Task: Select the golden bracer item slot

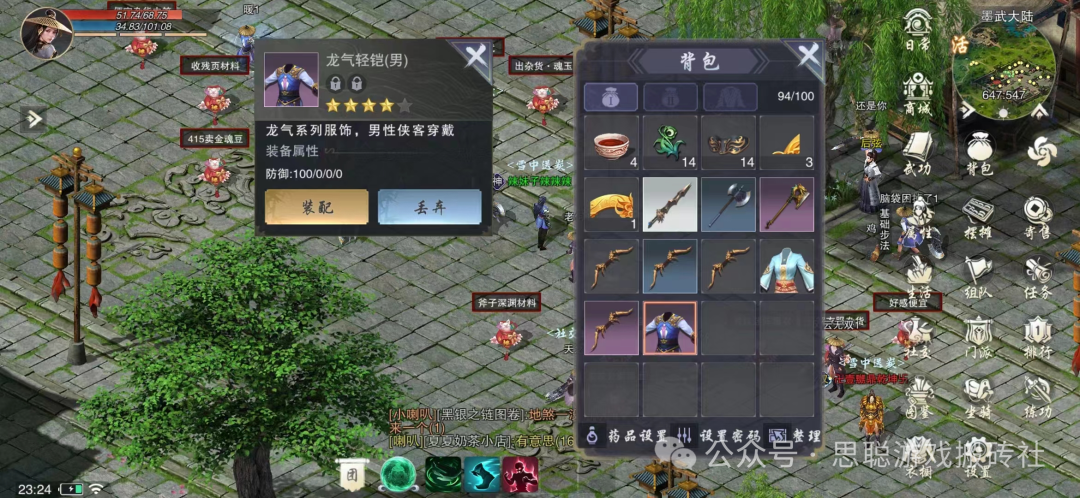Action: tap(611, 205)
